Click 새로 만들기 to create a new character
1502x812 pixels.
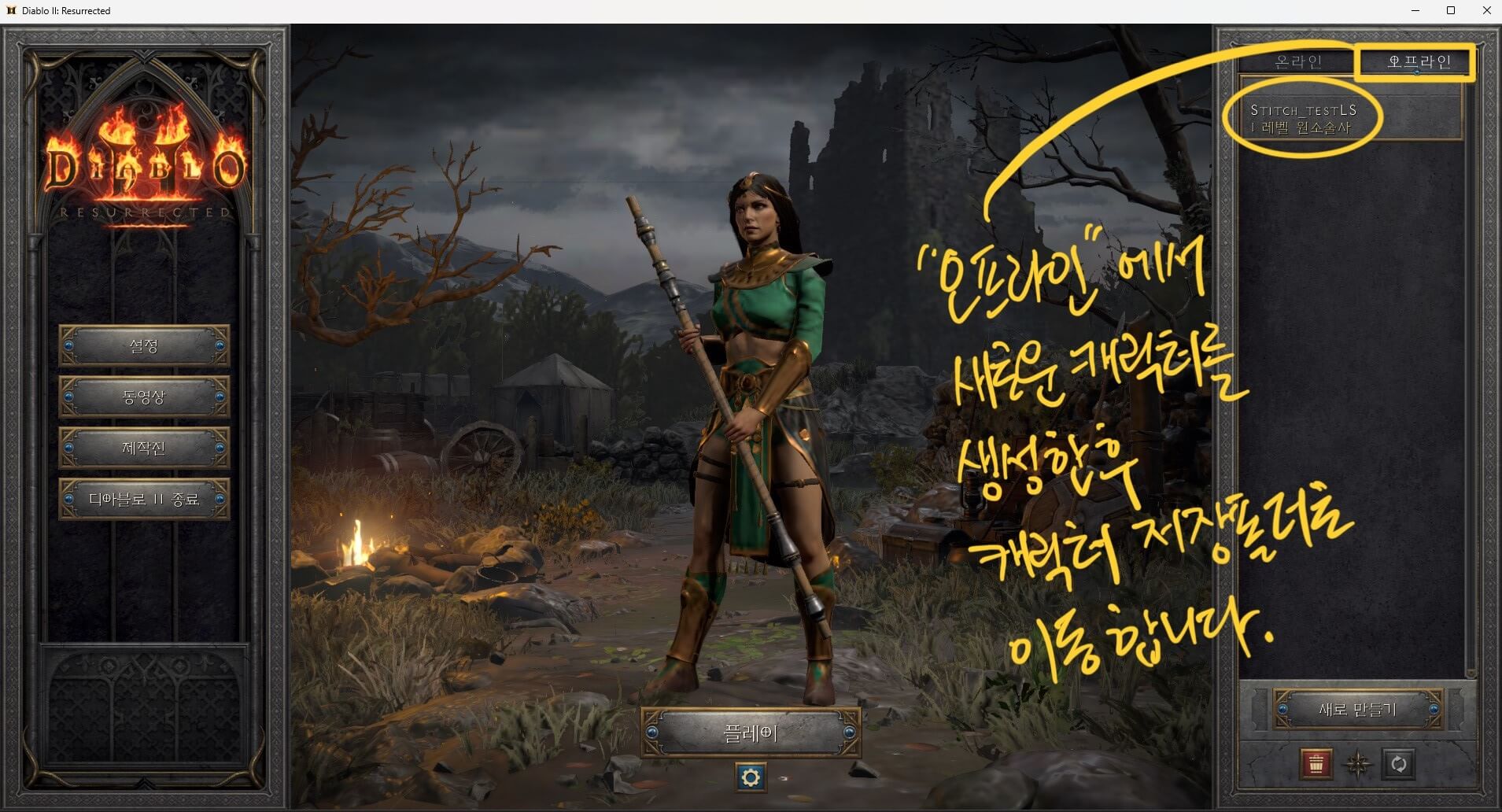1359,707
